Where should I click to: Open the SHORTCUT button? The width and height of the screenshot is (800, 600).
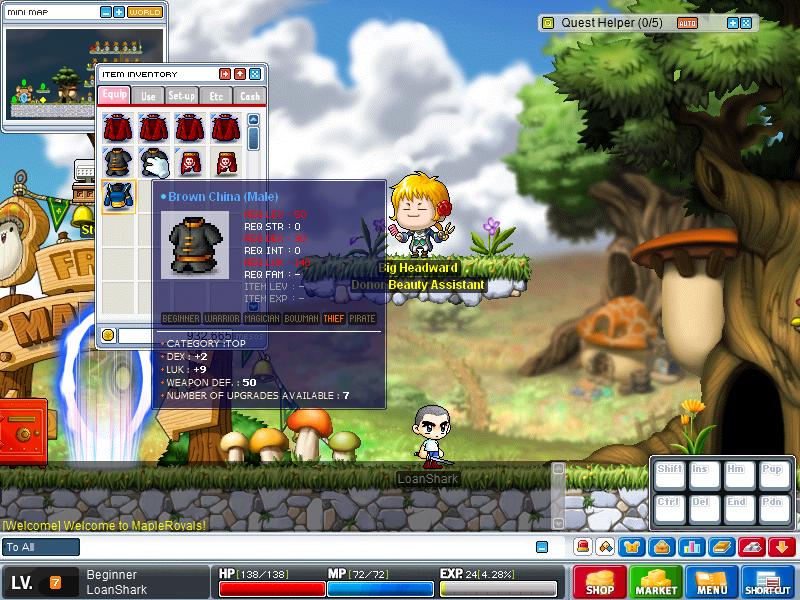(x=768, y=582)
